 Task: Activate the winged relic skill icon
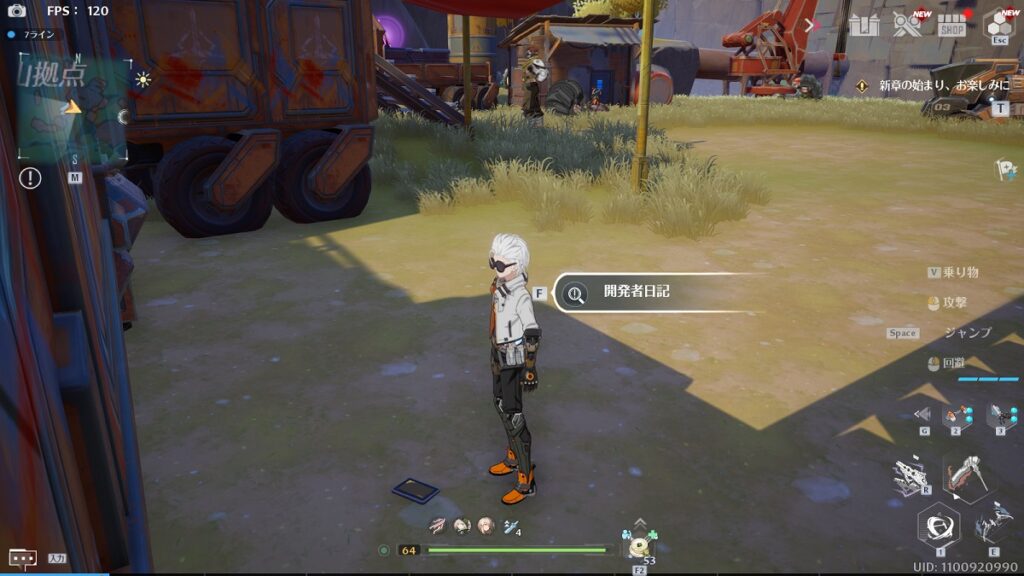click(993, 521)
